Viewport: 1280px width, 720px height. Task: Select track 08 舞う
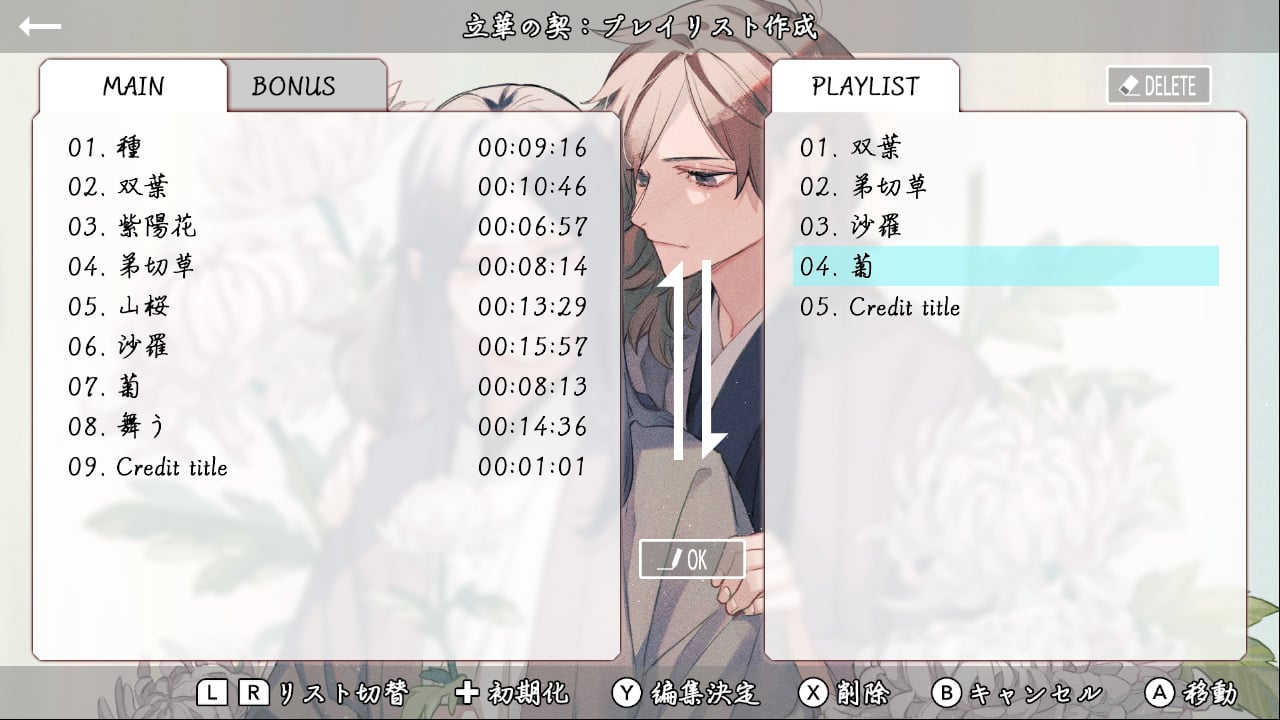(x=326, y=427)
